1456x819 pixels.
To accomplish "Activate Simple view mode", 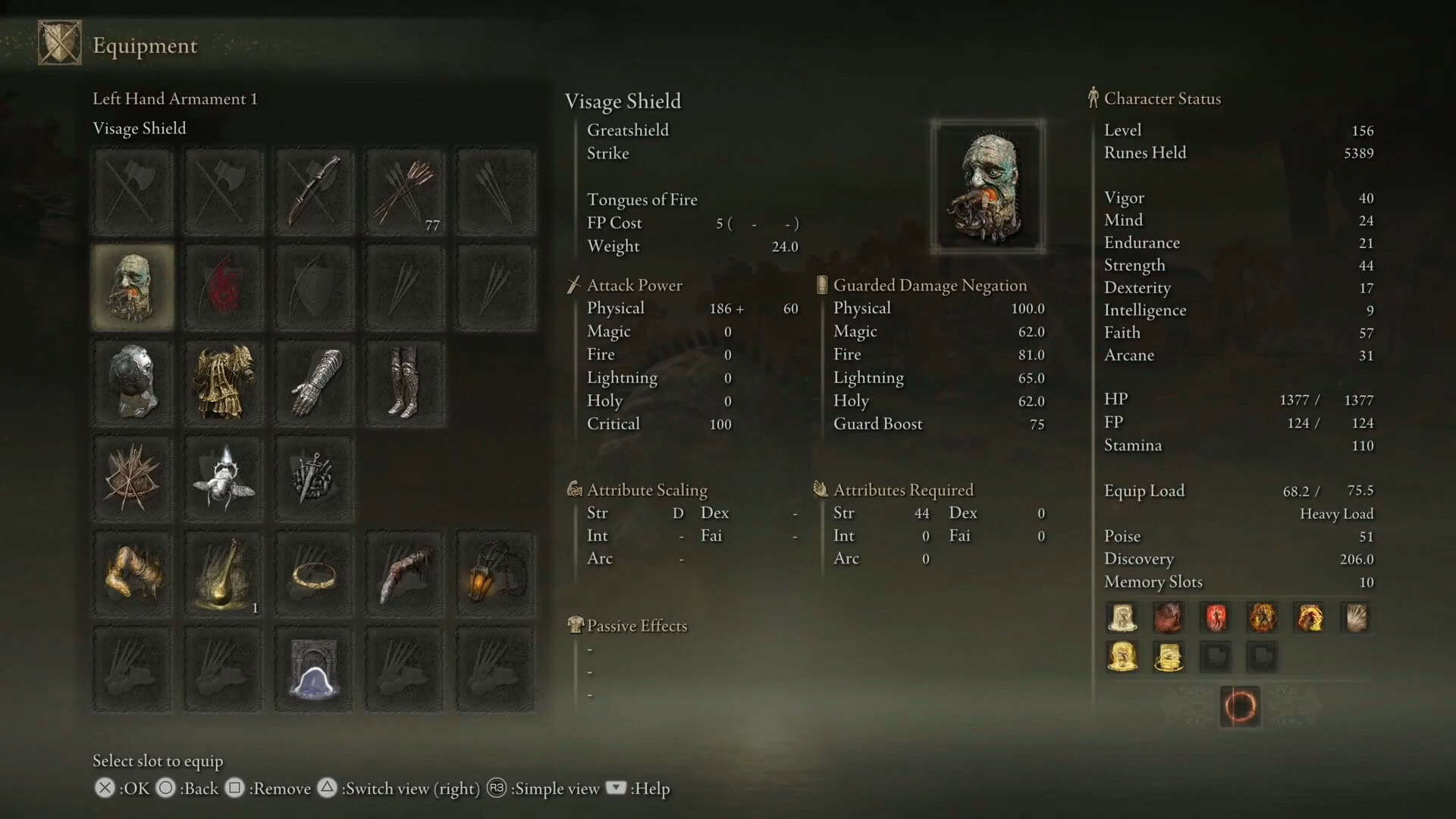I will click(543, 789).
